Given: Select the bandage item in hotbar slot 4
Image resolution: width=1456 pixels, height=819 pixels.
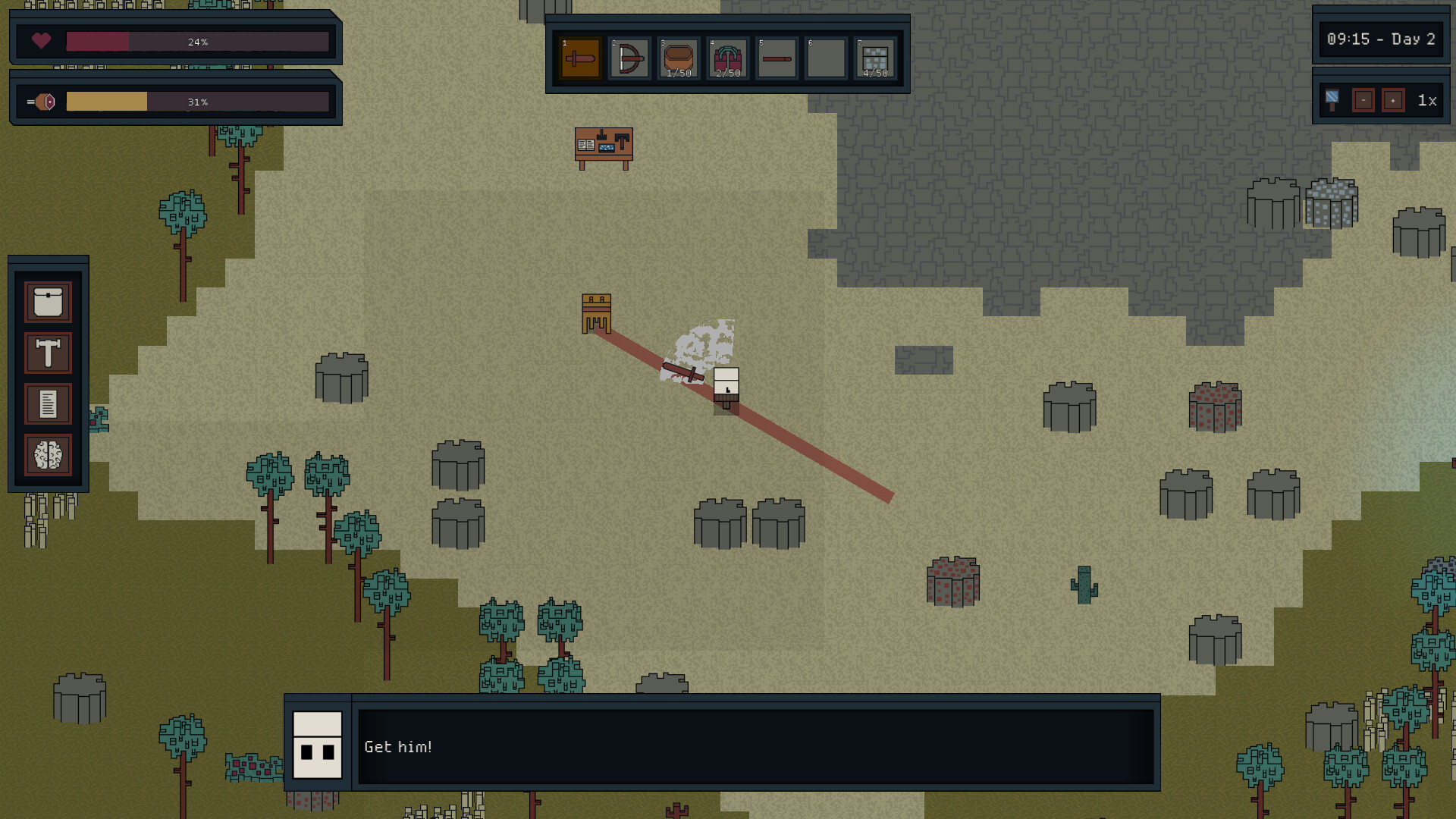Looking at the screenshot, I should [727, 57].
